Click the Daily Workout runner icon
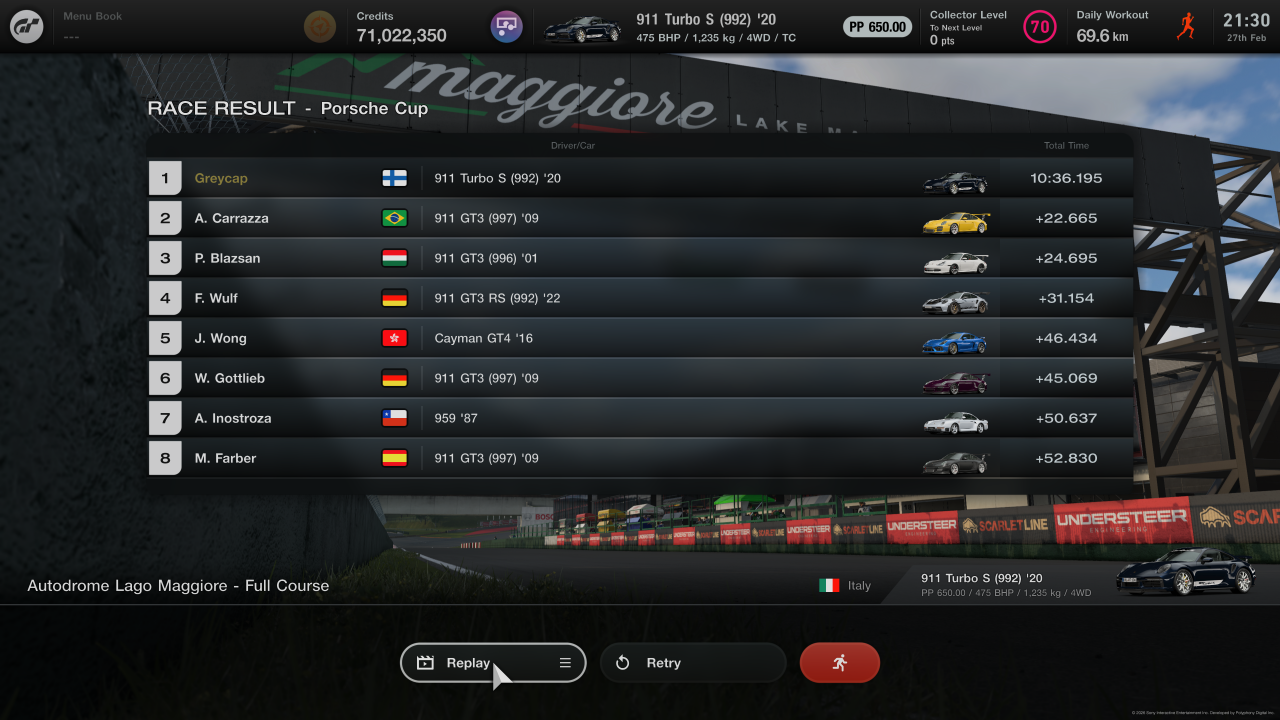The width and height of the screenshot is (1280, 720). 1186,26
